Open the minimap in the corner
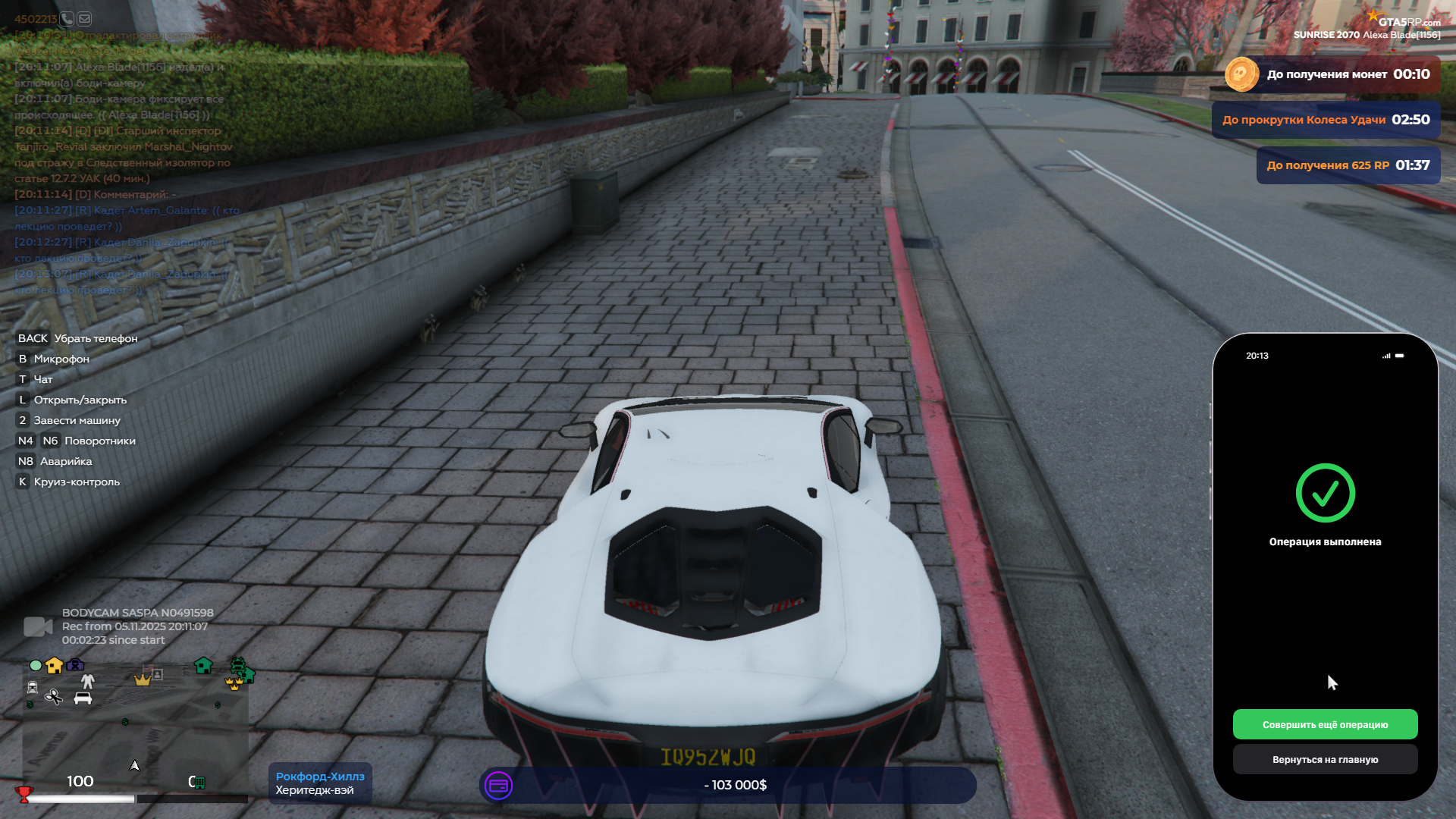The image size is (1456, 819). pyautogui.click(x=135, y=728)
